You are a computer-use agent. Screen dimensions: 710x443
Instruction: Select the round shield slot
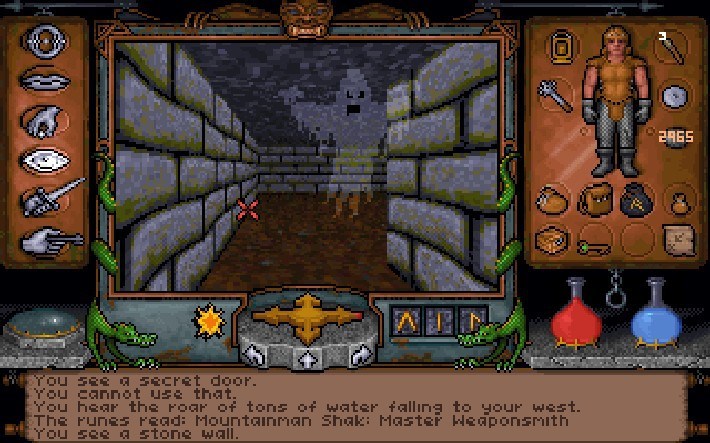click(674, 96)
